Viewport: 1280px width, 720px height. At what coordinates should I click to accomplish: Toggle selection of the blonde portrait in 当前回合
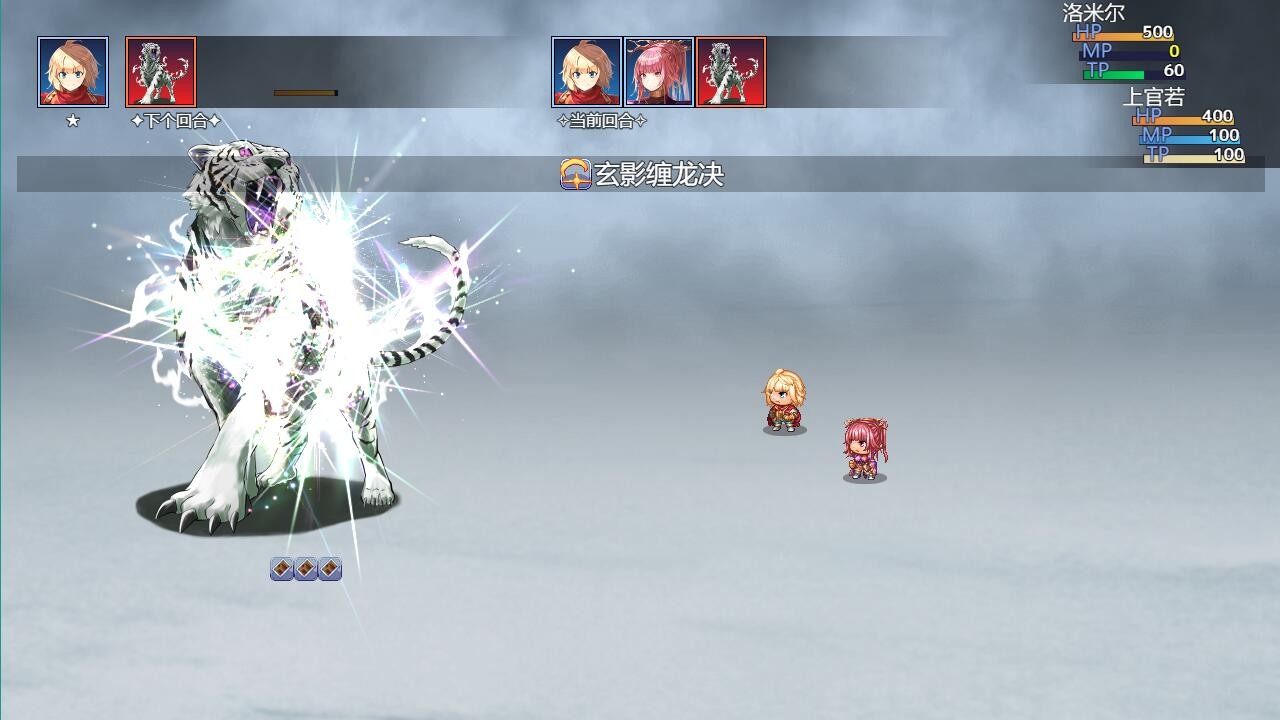click(x=587, y=70)
